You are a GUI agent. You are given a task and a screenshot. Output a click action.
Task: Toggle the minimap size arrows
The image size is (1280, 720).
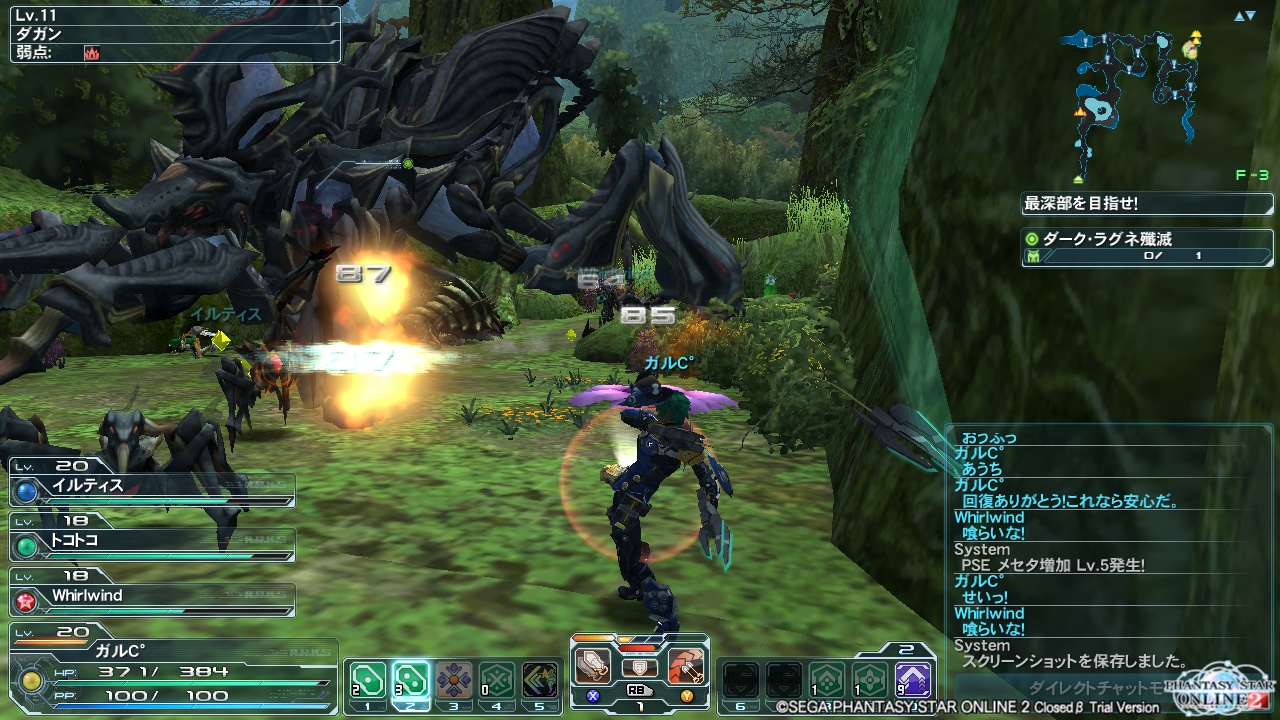tap(1243, 16)
